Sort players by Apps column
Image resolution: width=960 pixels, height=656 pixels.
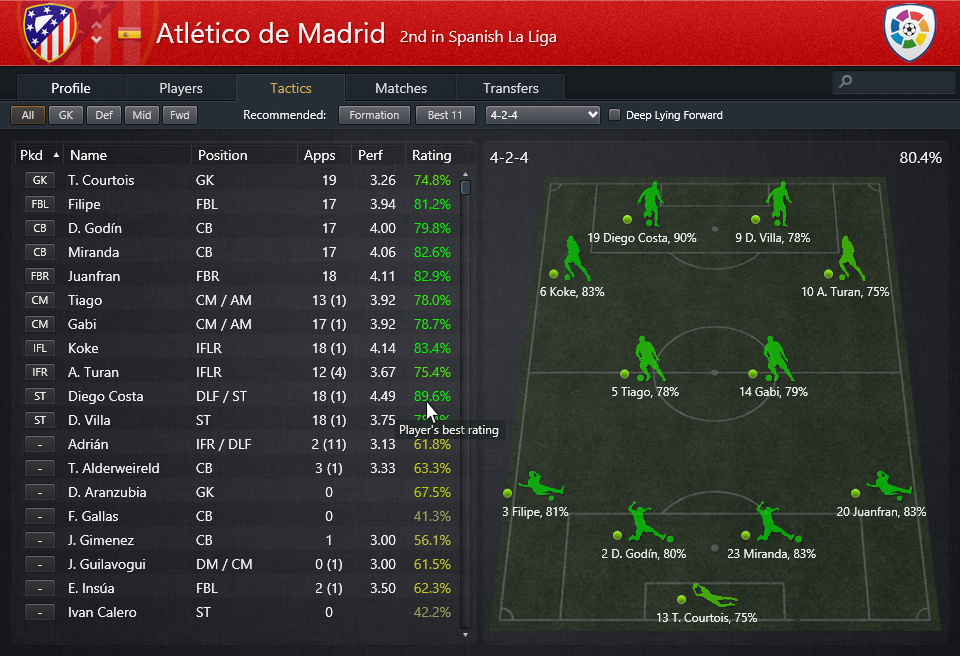[320, 155]
